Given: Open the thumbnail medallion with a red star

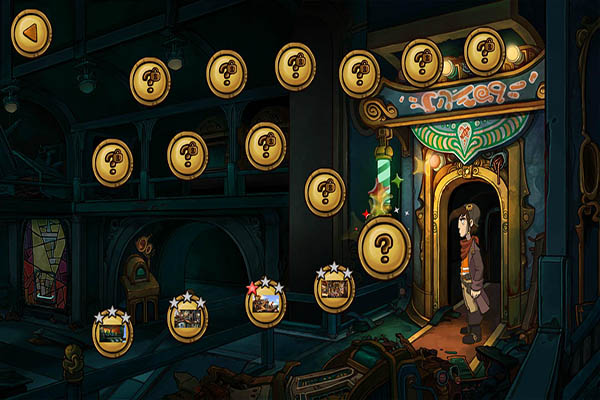Looking at the screenshot, I should coord(265,304).
